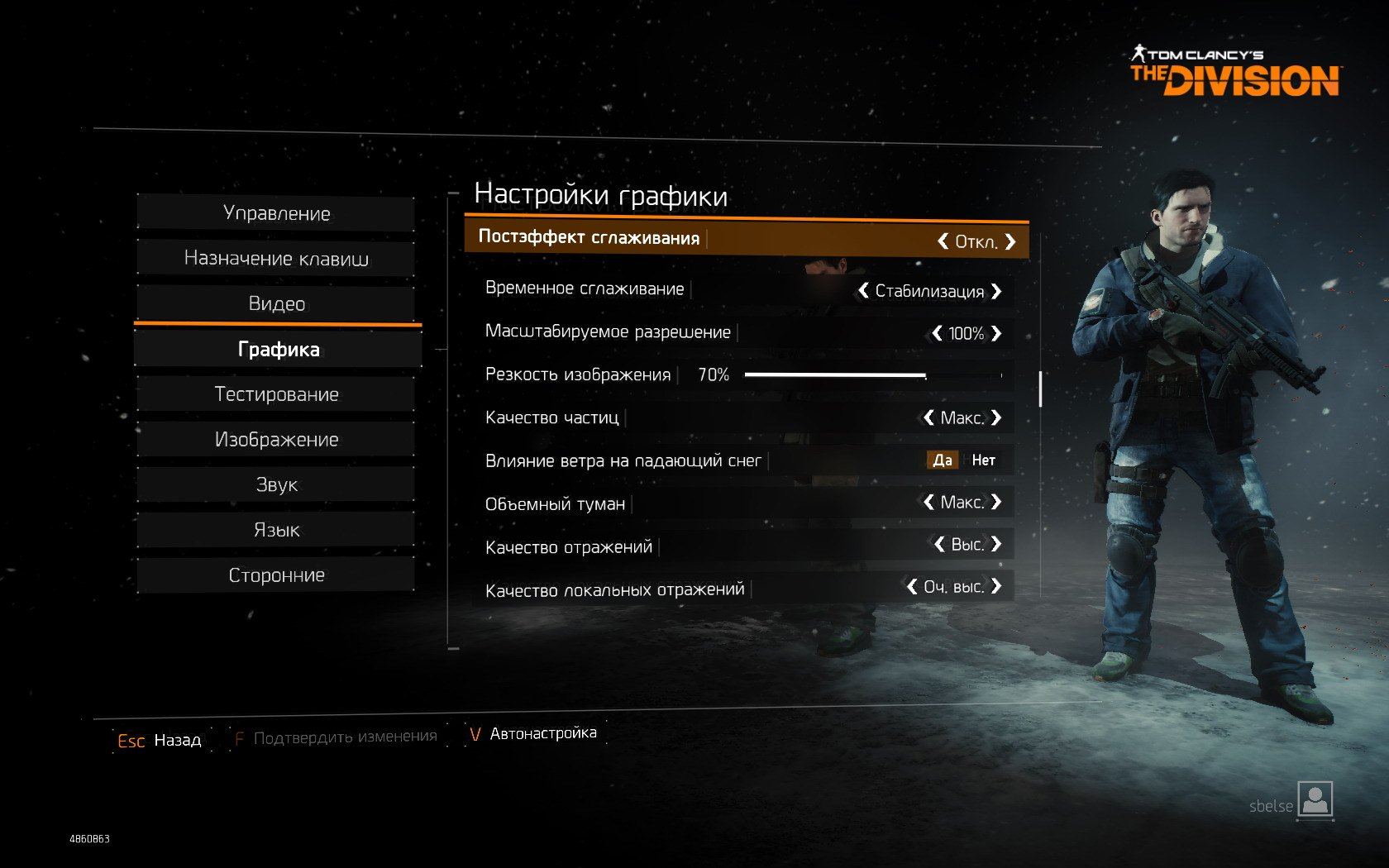Raise Качество отражений with right arrow

[996, 544]
